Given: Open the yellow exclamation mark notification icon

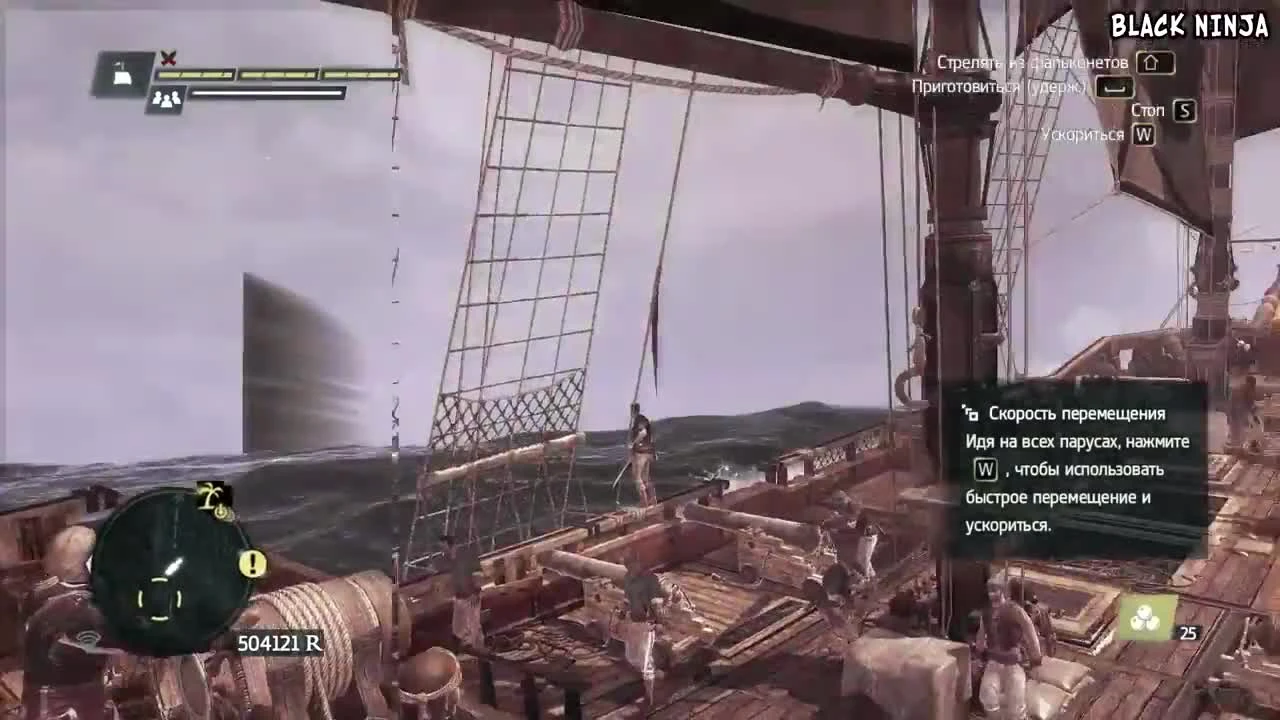Looking at the screenshot, I should pos(253,563).
